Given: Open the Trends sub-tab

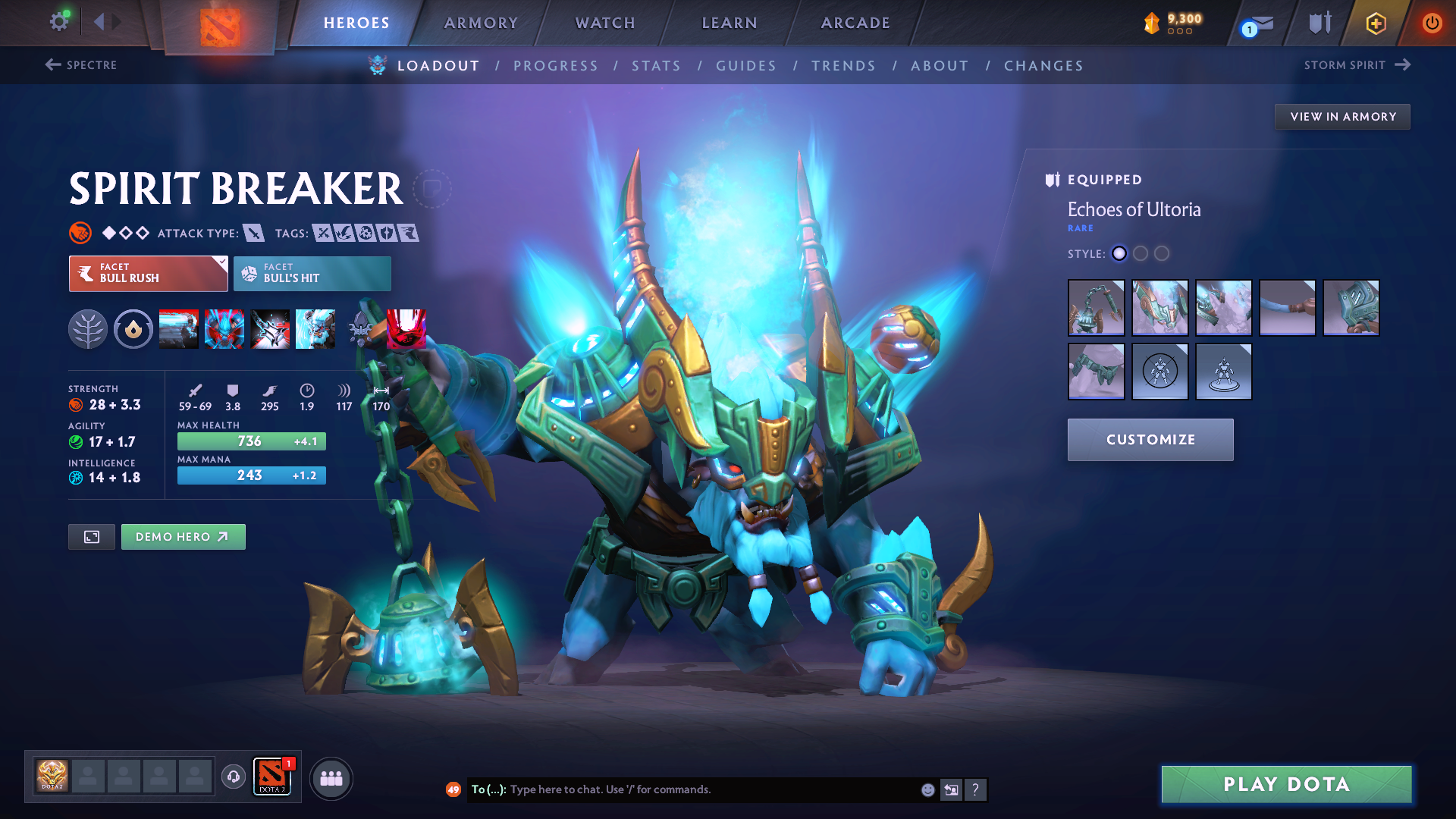Looking at the screenshot, I should (x=843, y=66).
